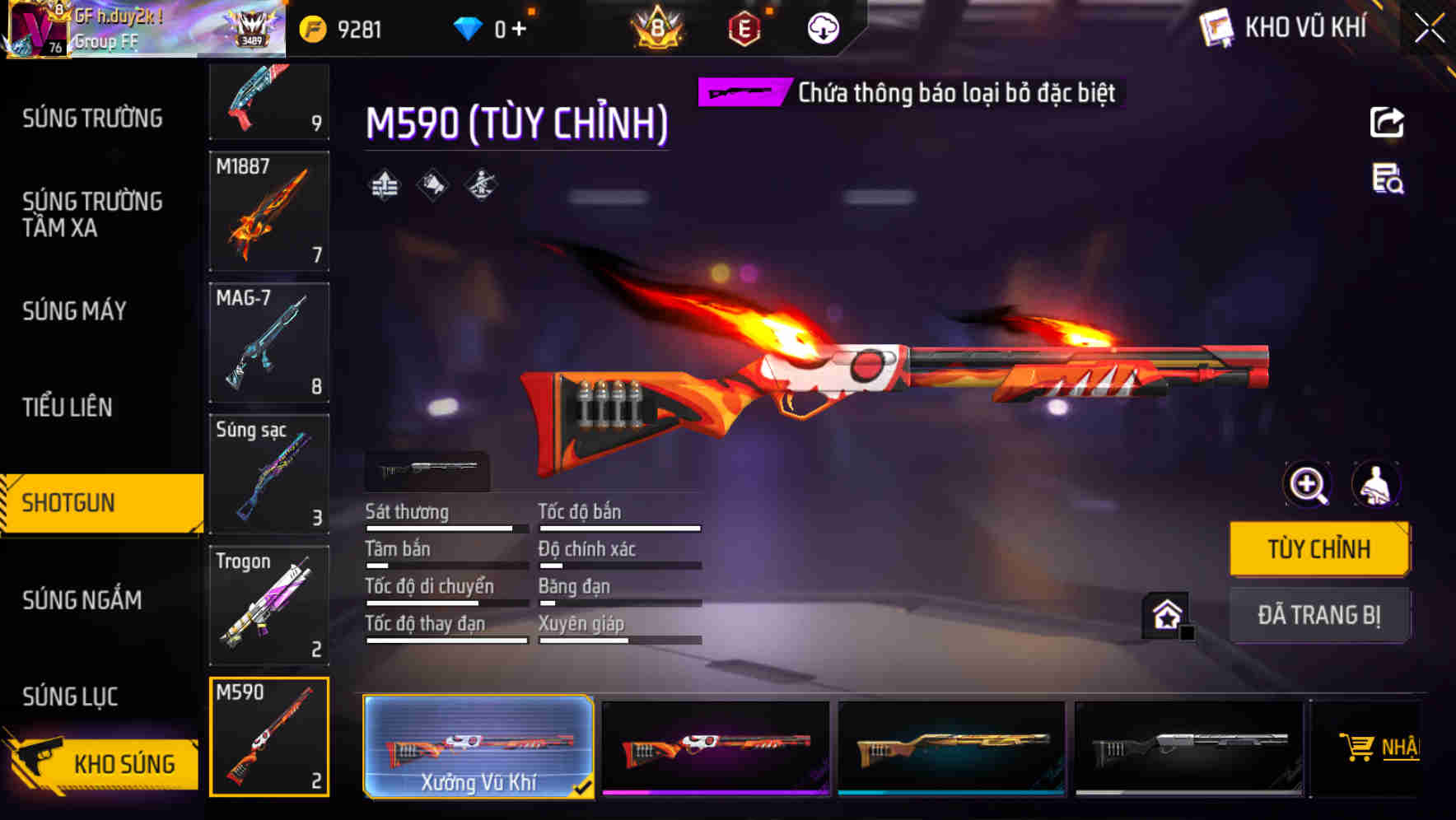Click the magnifier to zoom the M590
The height and width of the screenshot is (820, 1456).
(1307, 484)
